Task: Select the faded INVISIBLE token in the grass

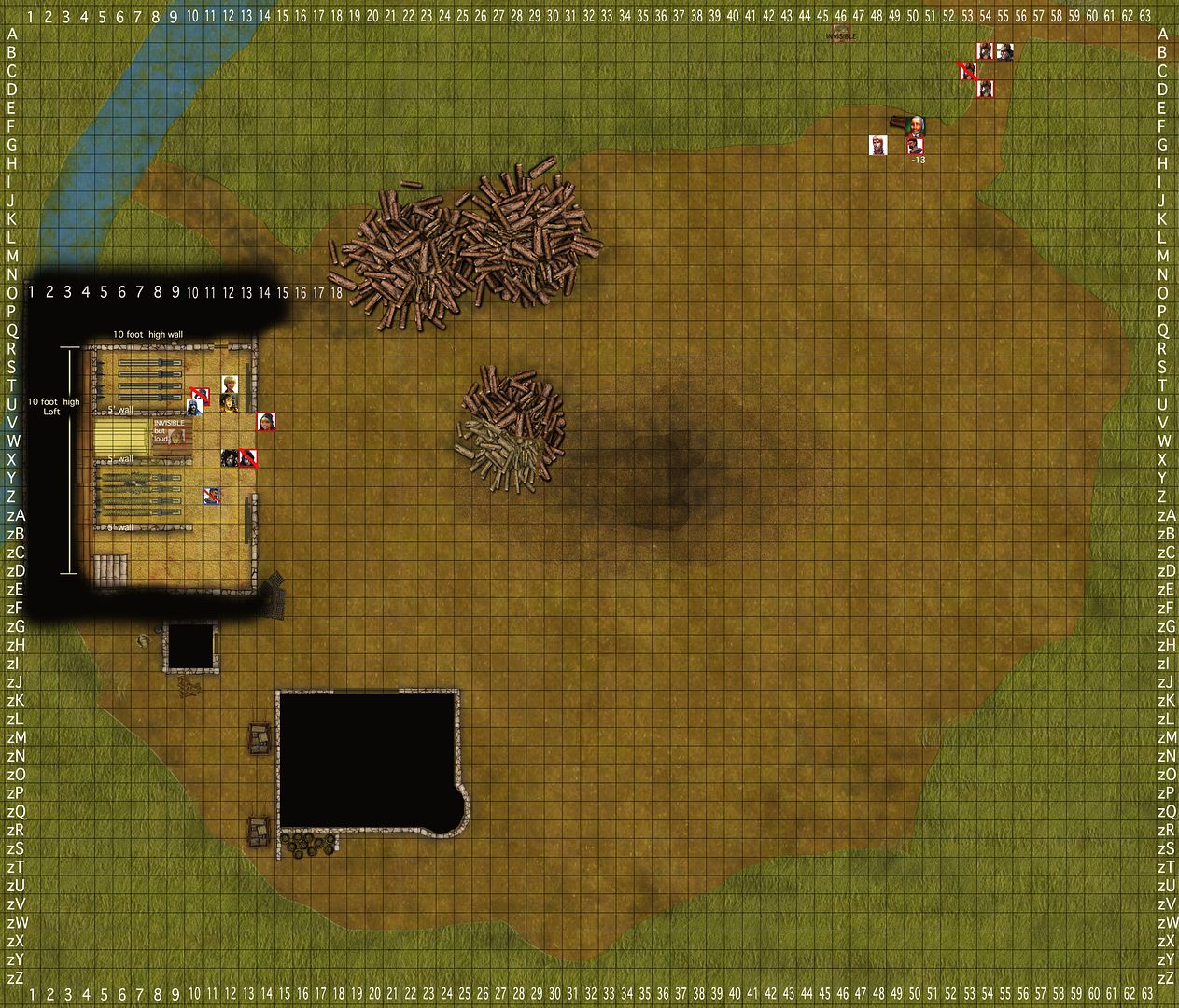Action: coord(841,35)
